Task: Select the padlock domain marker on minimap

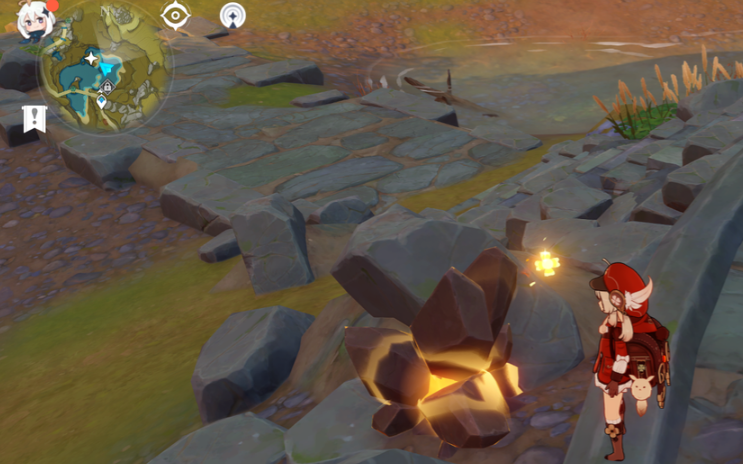Action: click(x=107, y=88)
